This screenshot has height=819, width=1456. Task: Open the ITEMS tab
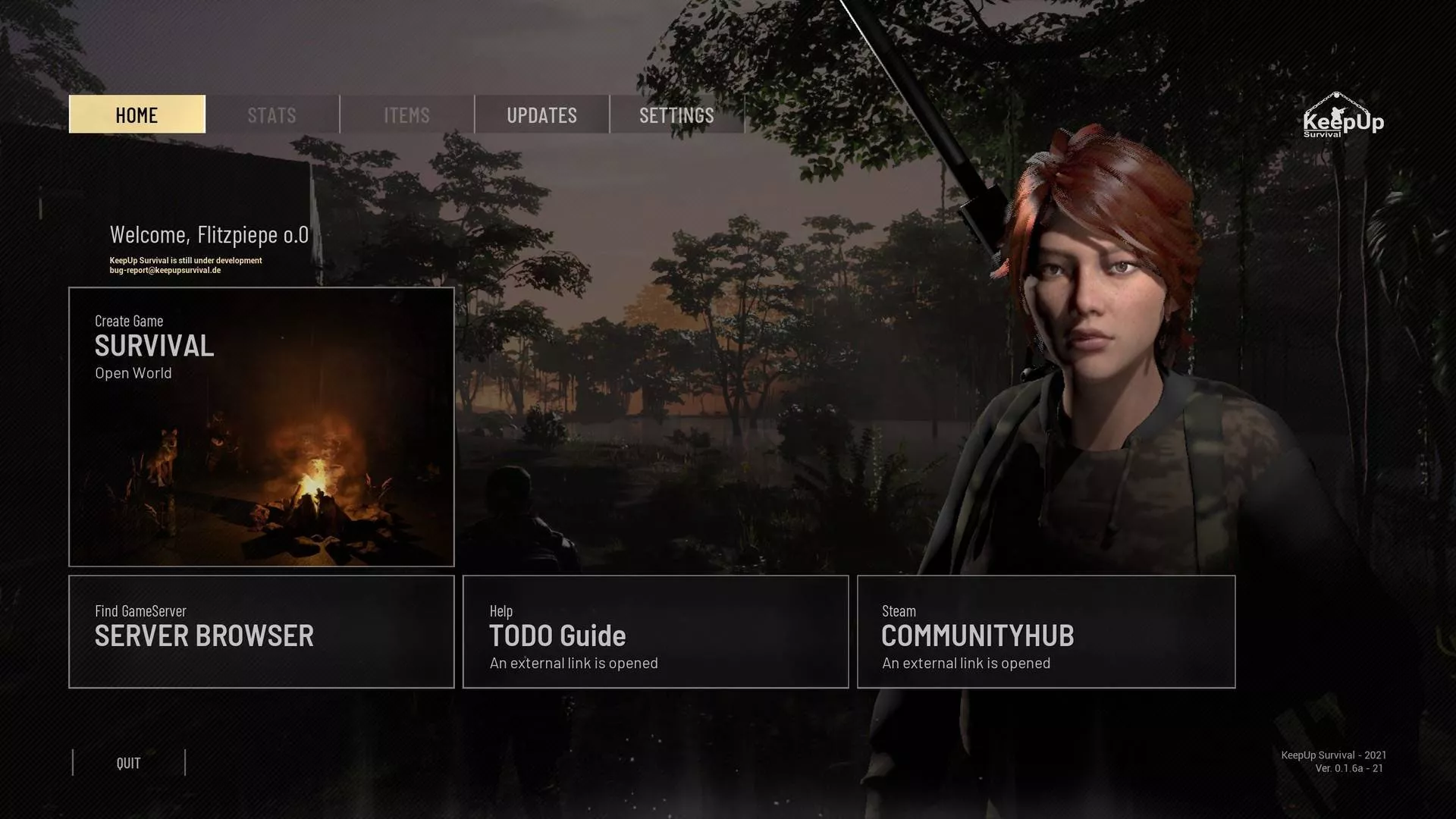(x=406, y=115)
